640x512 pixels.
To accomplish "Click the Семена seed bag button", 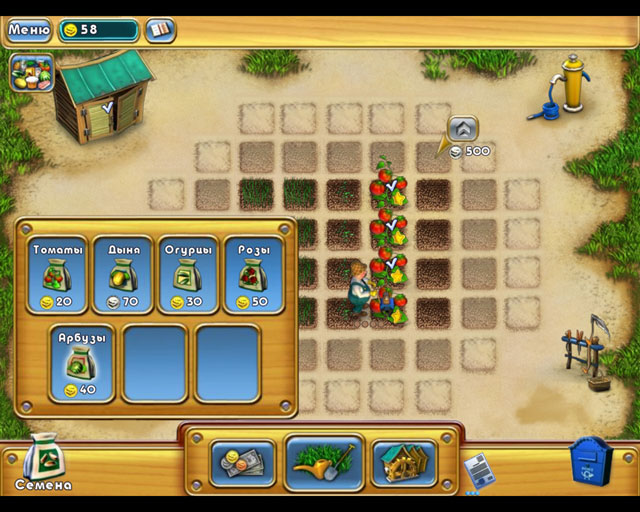I will (x=43, y=462).
